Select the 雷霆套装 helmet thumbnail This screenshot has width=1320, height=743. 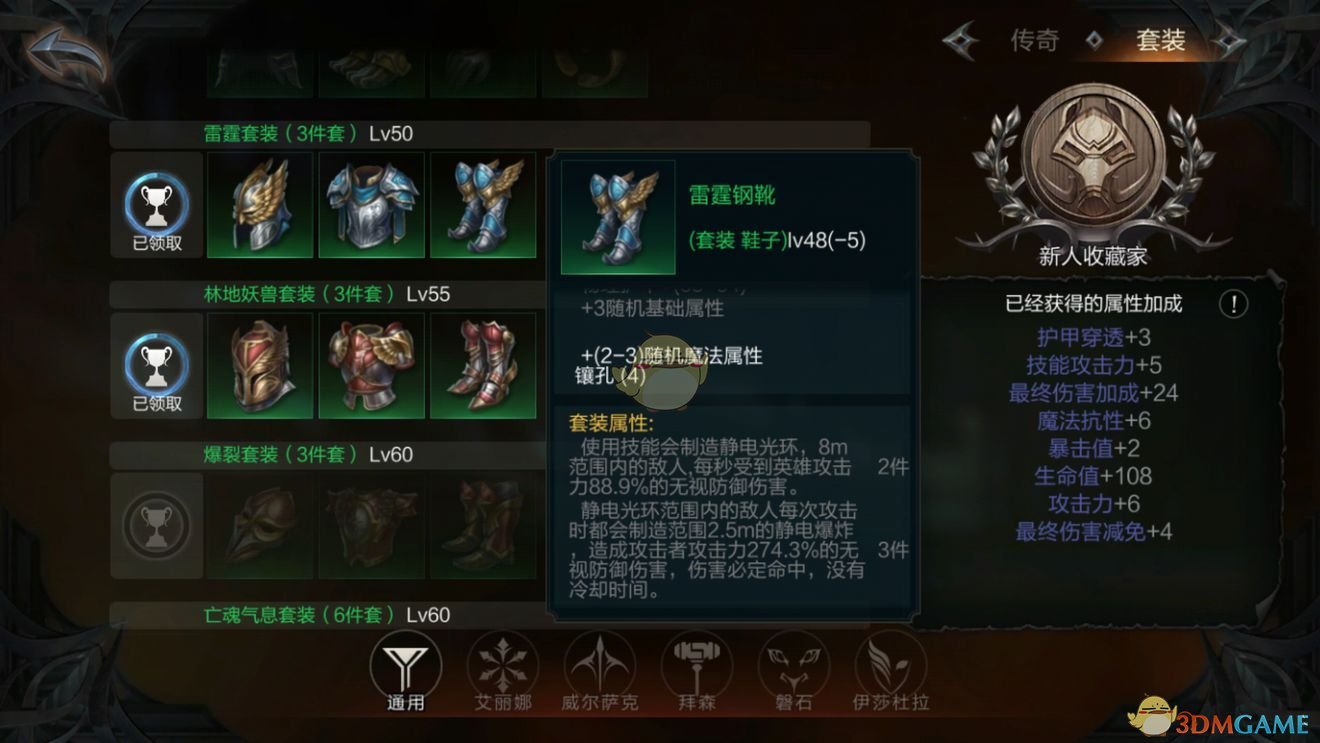pos(258,205)
